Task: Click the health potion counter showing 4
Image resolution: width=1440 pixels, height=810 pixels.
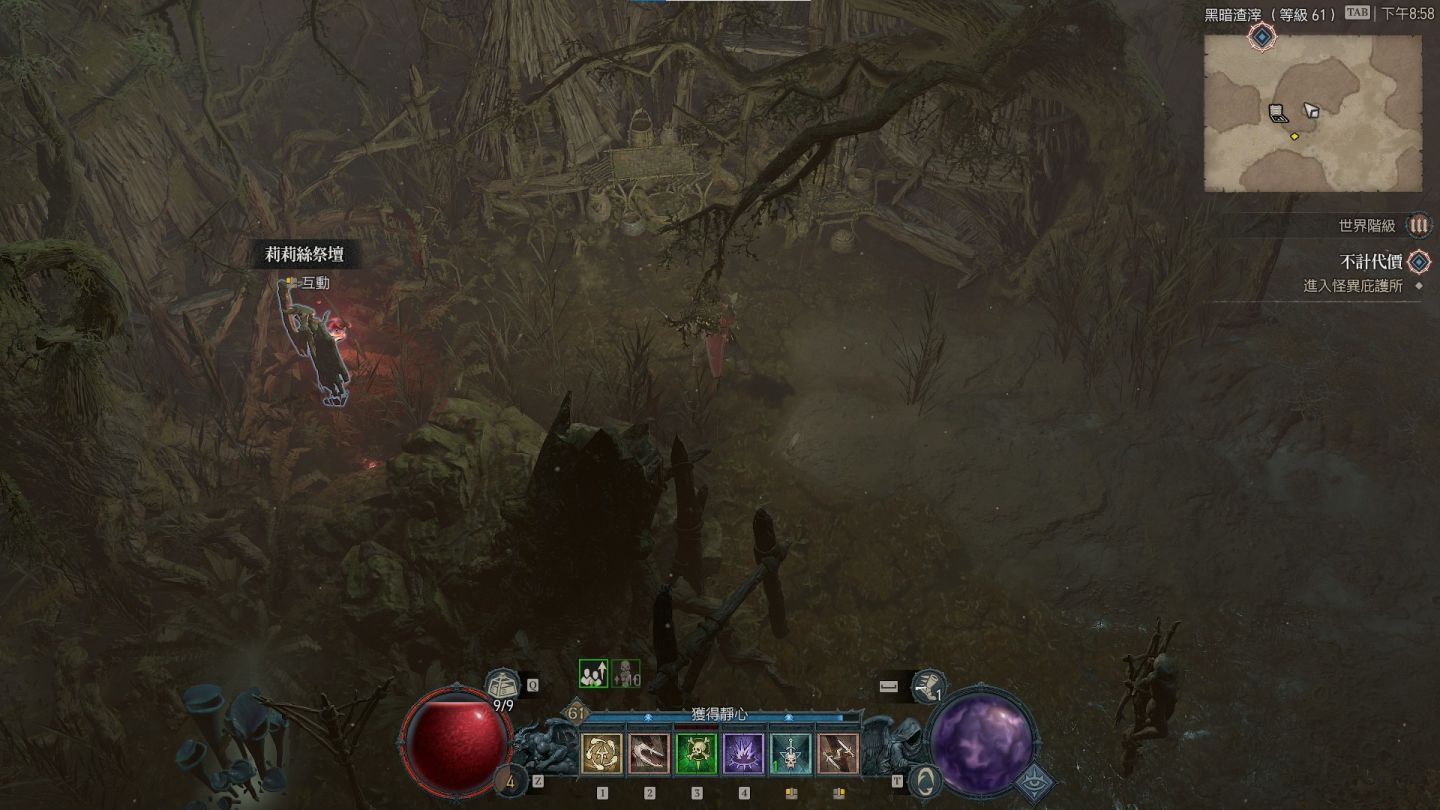Action: 512,781
